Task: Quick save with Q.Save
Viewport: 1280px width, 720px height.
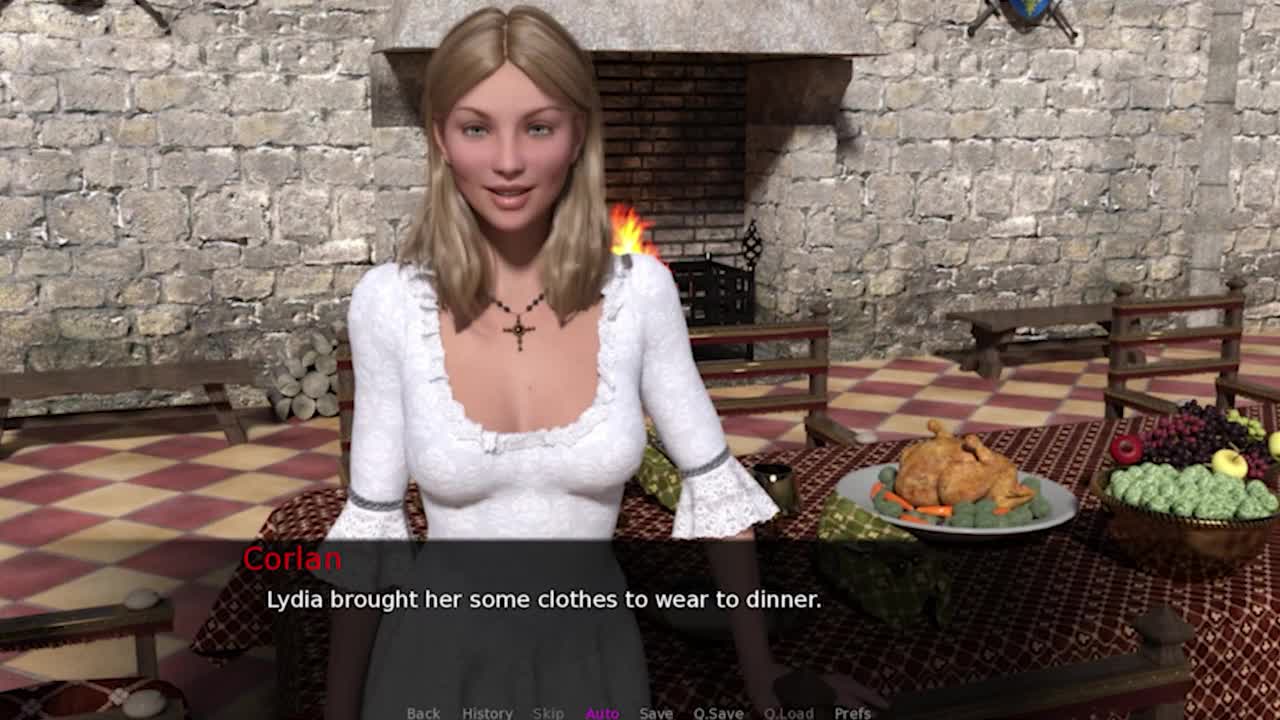Action: pyautogui.click(x=718, y=712)
